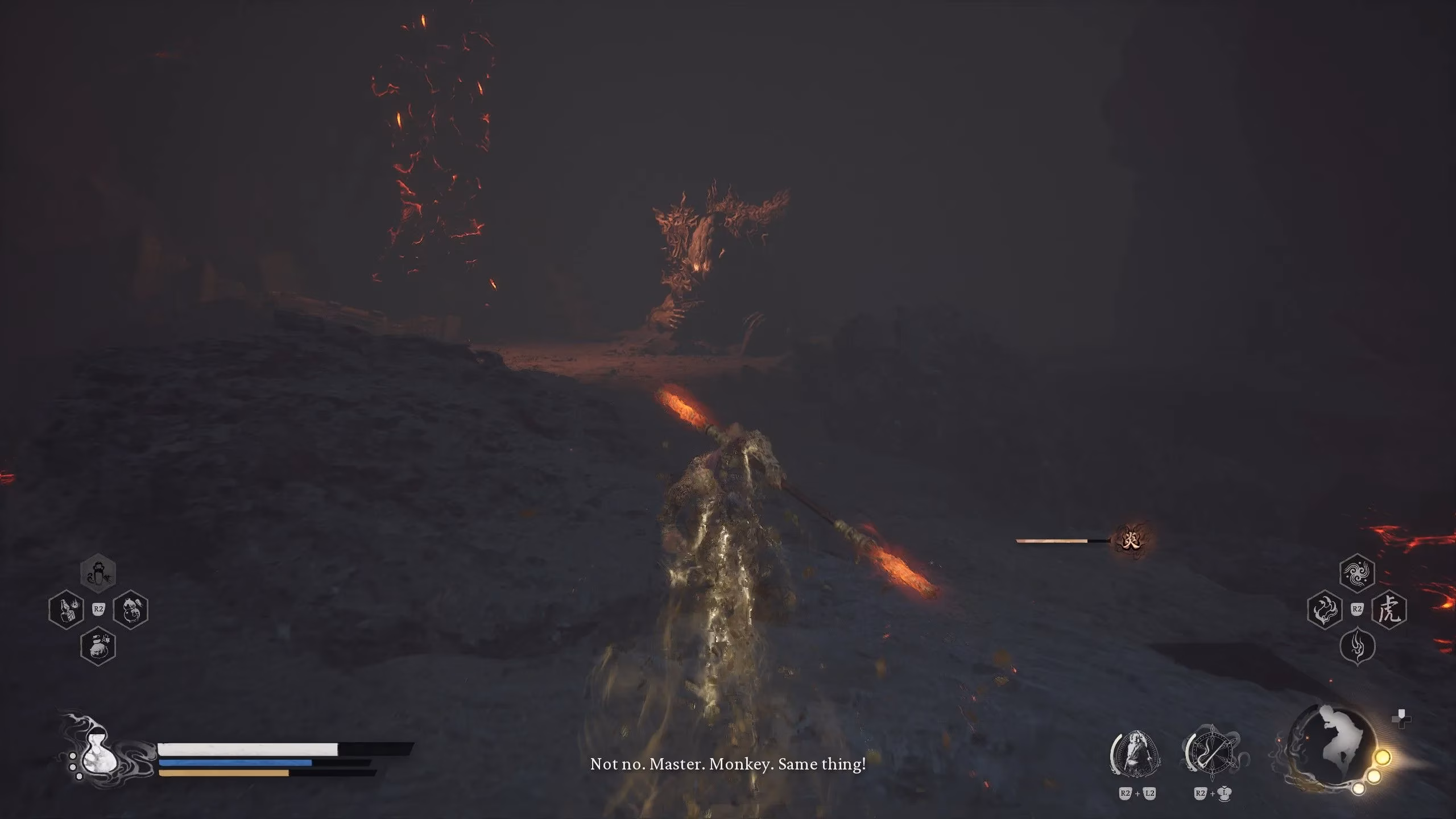
Task: Select the tiger 虎 seal spell icon
Action: point(1391,610)
